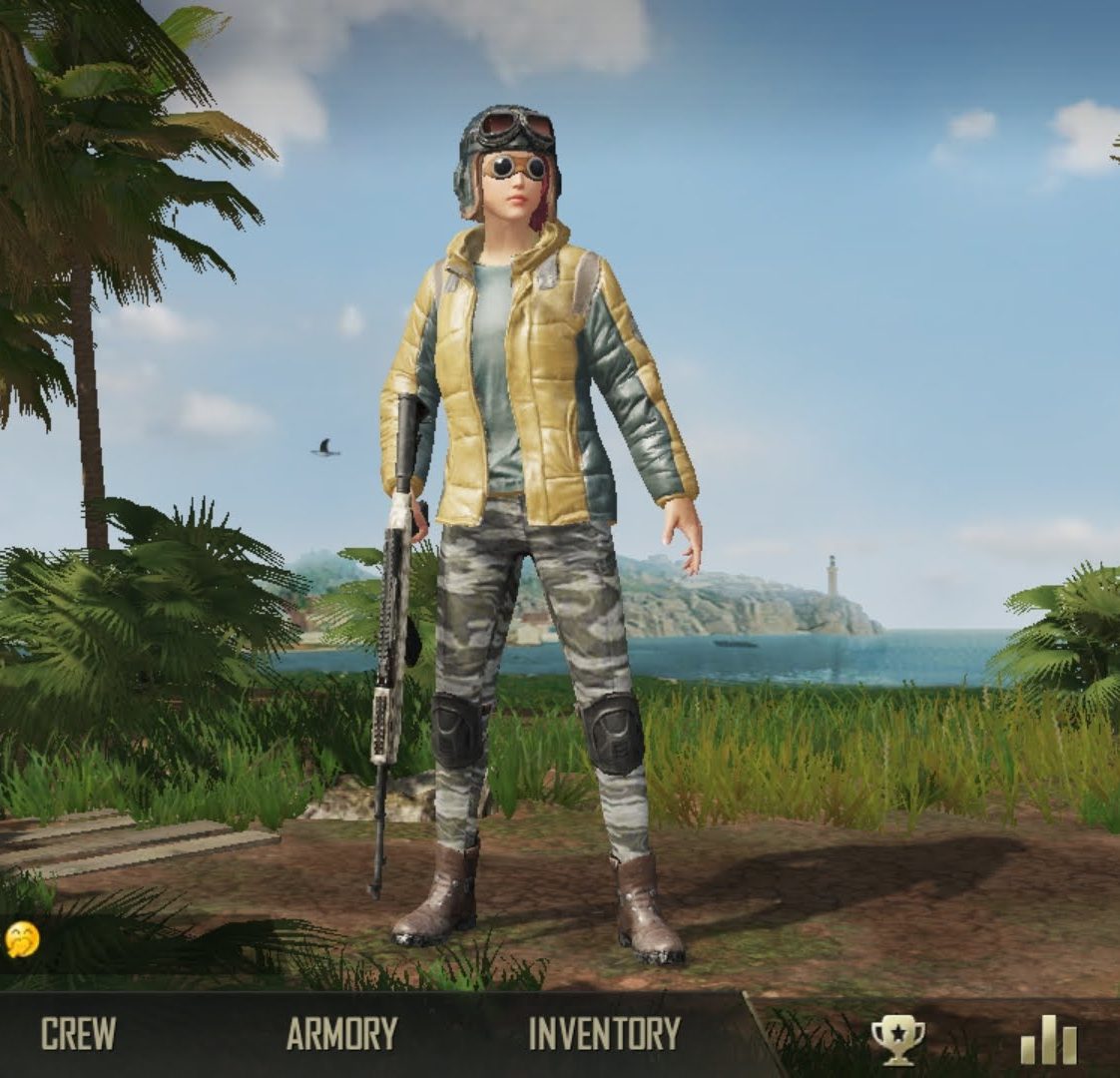Tap the thinking face emoji icon
Image resolution: width=1120 pixels, height=1078 pixels.
tap(22, 939)
